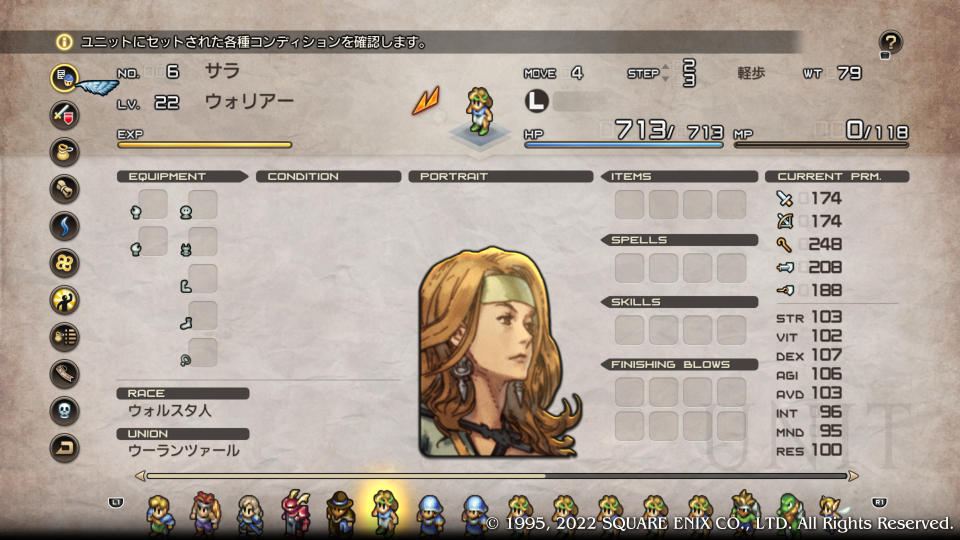The width and height of the screenshot is (960, 540).
Task: Switch to the feather quill tab
Action: (65, 373)
